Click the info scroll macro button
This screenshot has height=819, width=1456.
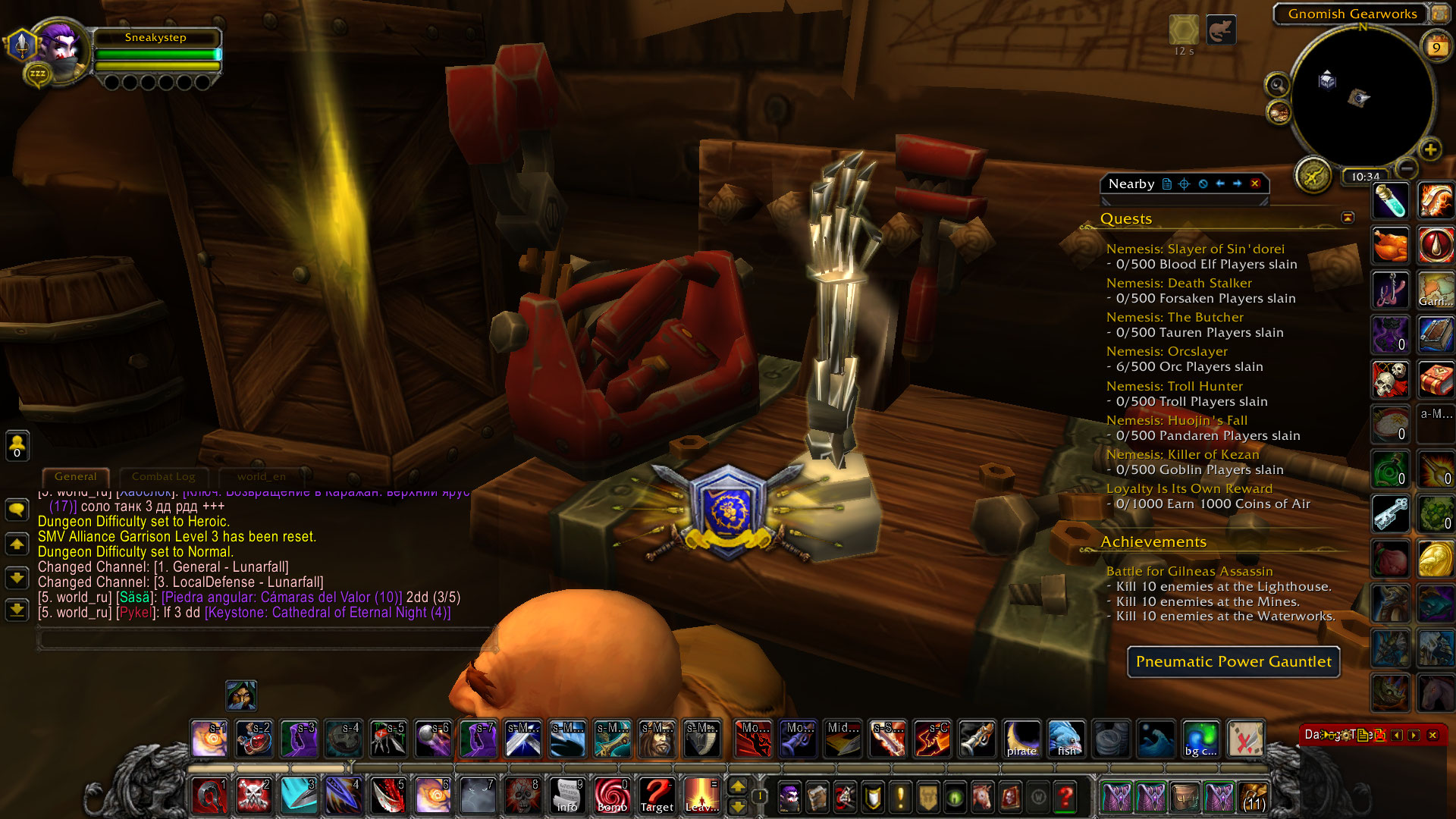pyautogui.click(x=567, y=796)
